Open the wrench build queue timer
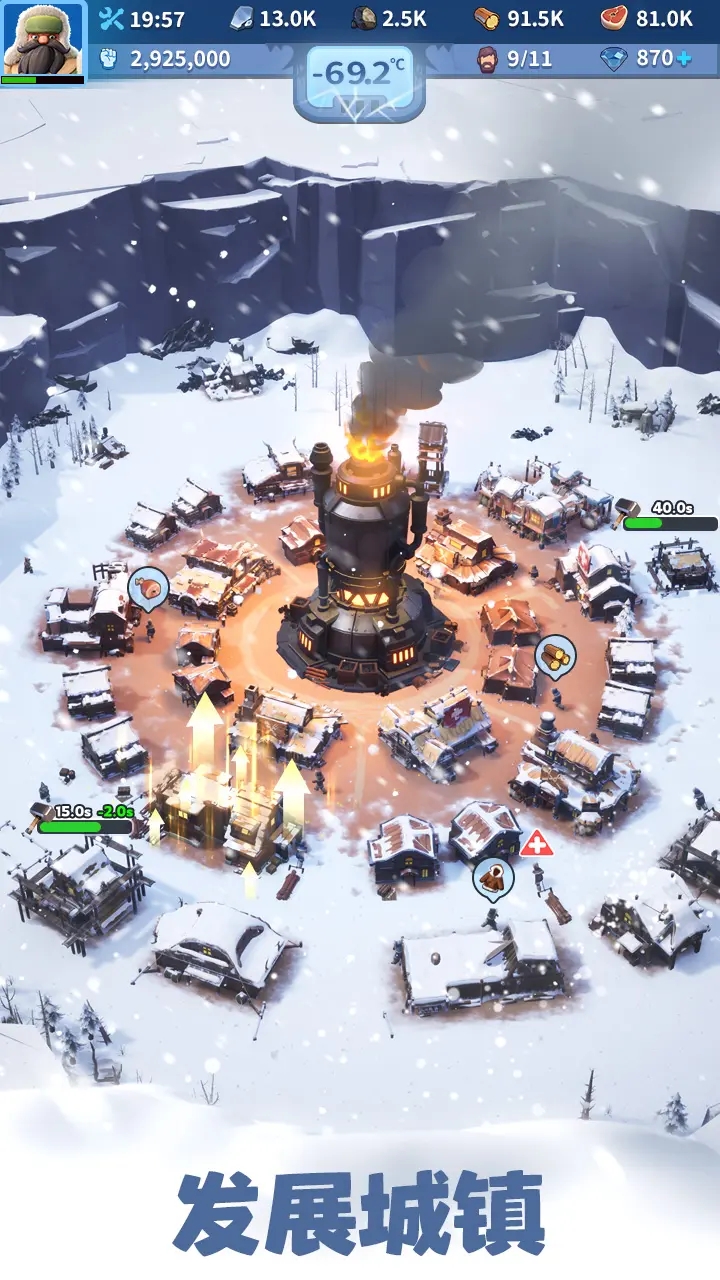Screen dimensions: 720x1280 pos(142,19)
